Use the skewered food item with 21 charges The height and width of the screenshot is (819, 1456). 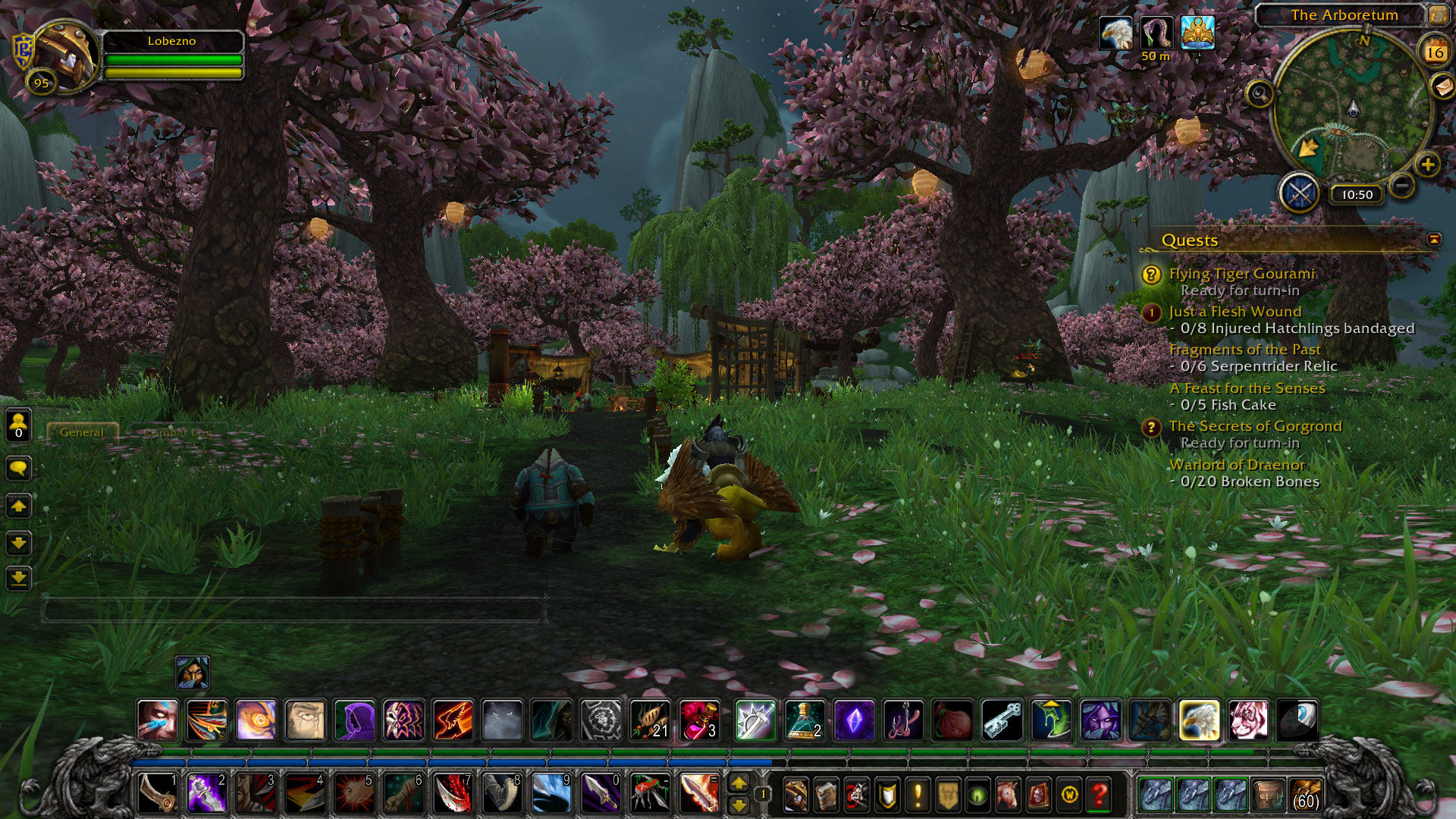[x=650, y=720]
